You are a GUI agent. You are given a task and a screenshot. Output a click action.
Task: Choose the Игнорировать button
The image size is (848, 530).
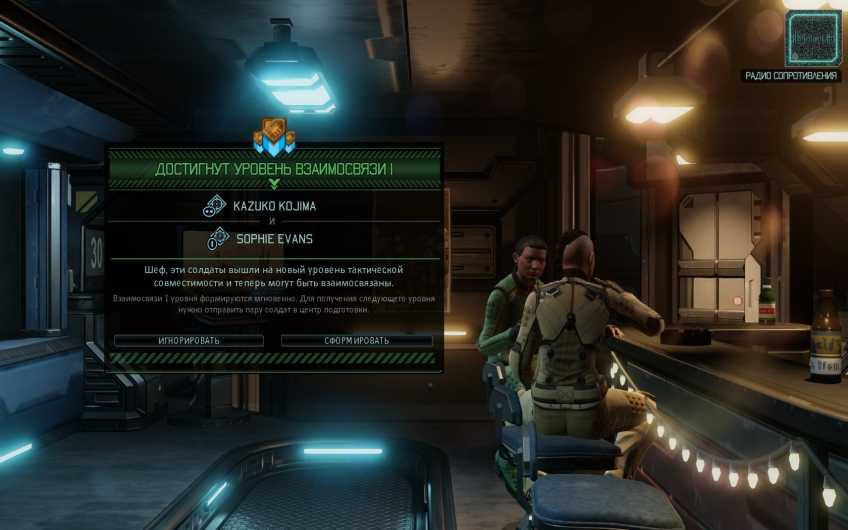point(188,340)
